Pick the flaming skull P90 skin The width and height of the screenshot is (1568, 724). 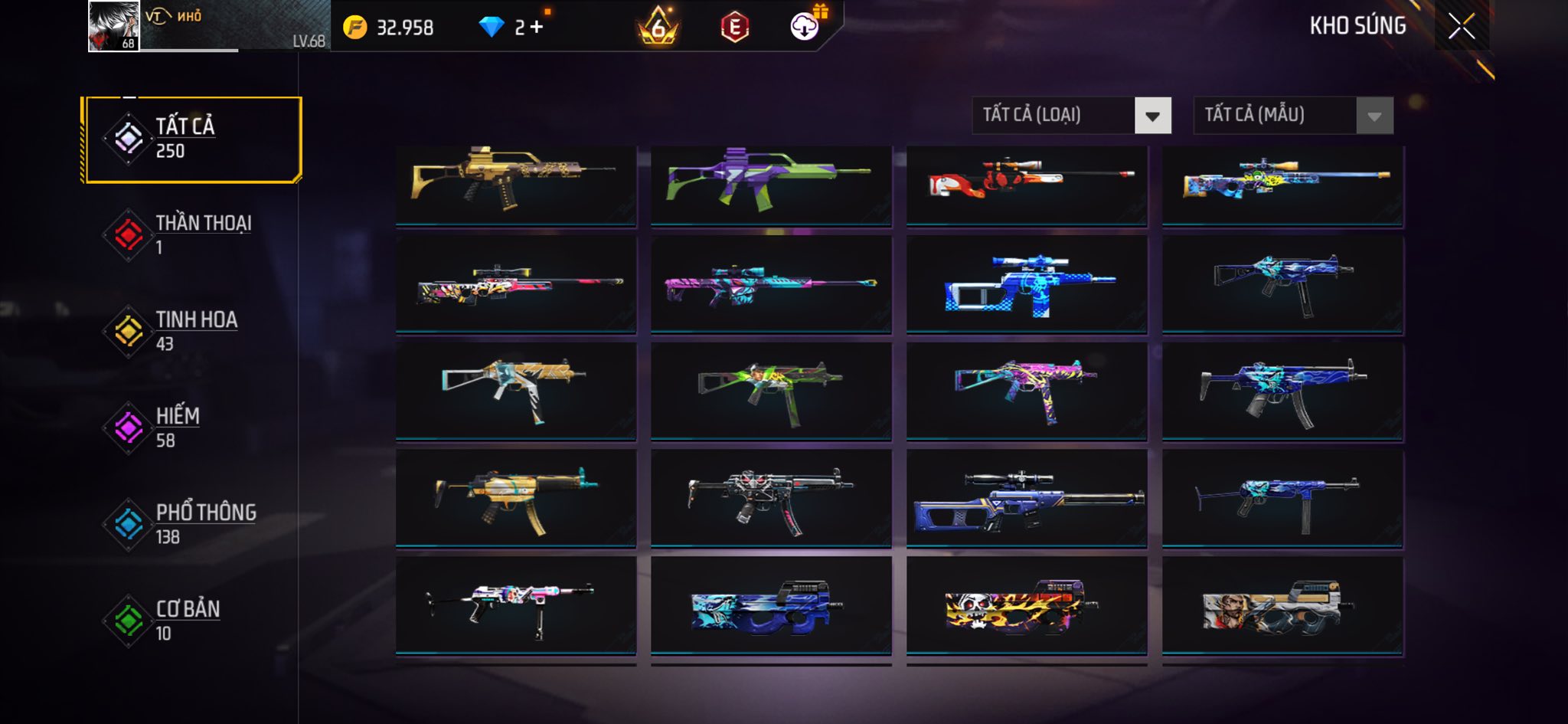point(1027,605)
